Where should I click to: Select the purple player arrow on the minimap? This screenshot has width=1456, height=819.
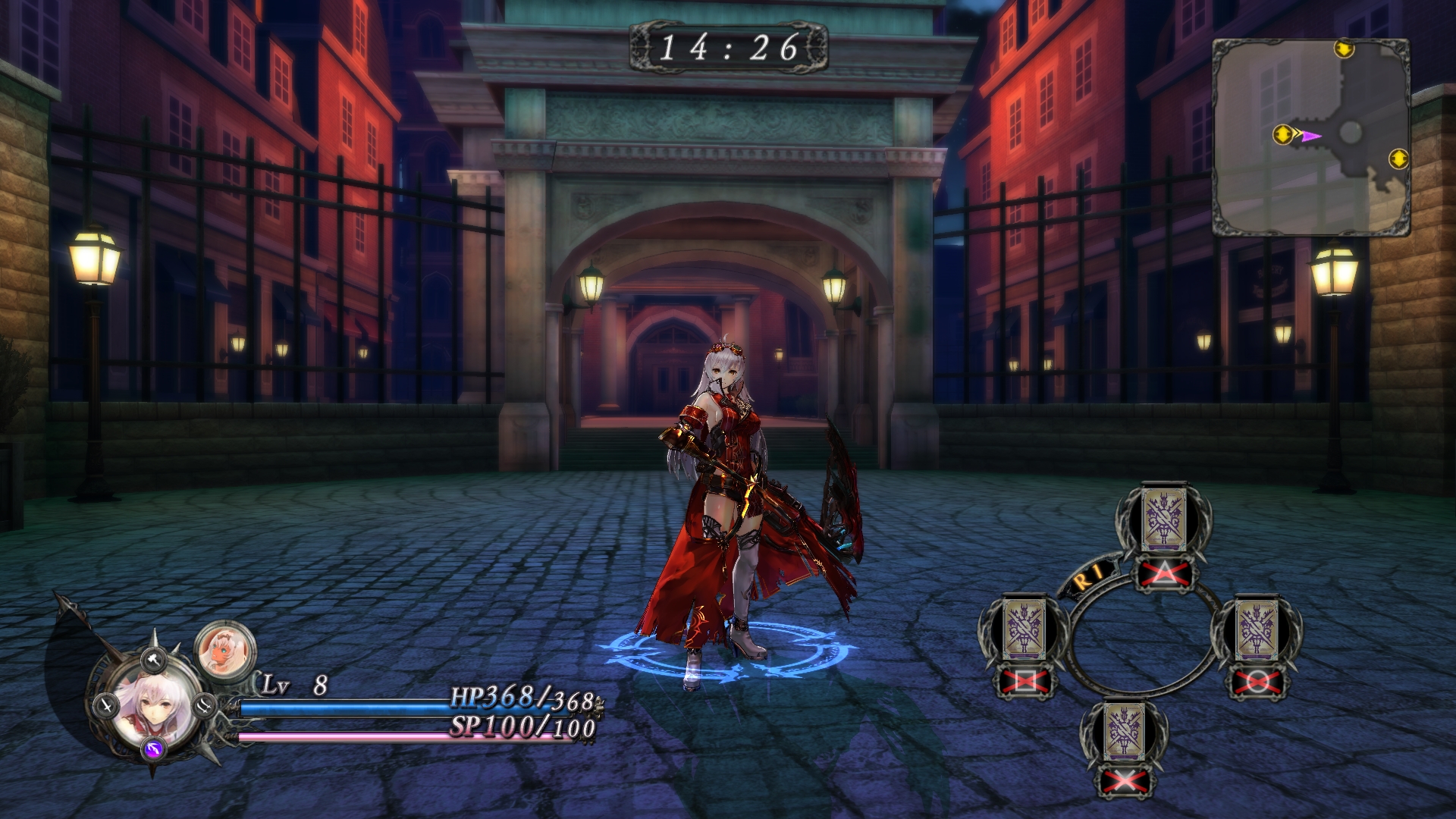1311,136
